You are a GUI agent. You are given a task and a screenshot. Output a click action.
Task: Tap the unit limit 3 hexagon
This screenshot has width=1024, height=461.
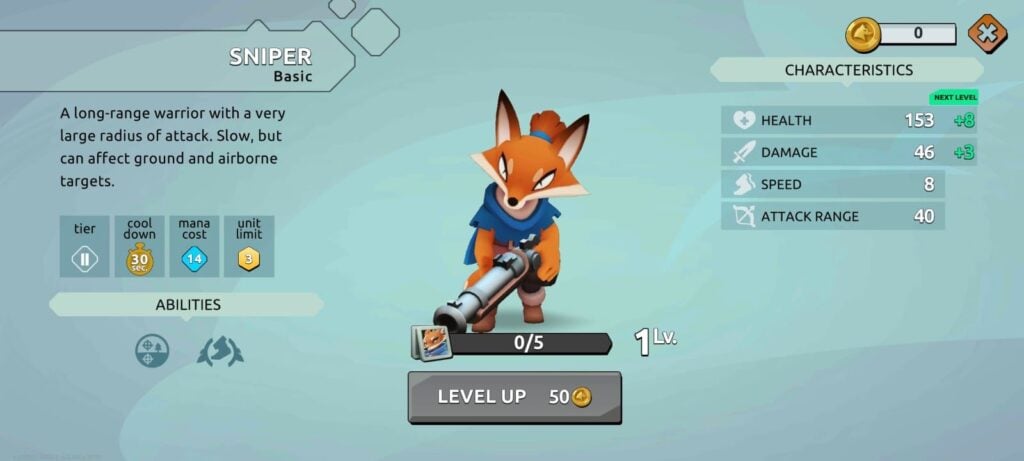248,261
